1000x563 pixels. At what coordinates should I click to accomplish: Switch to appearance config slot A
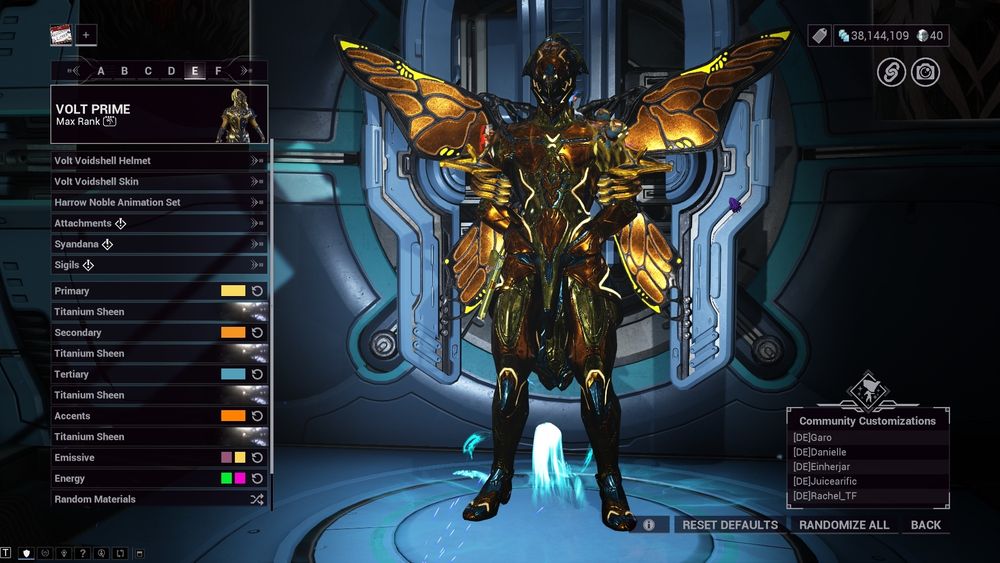[x=101, y=71]
